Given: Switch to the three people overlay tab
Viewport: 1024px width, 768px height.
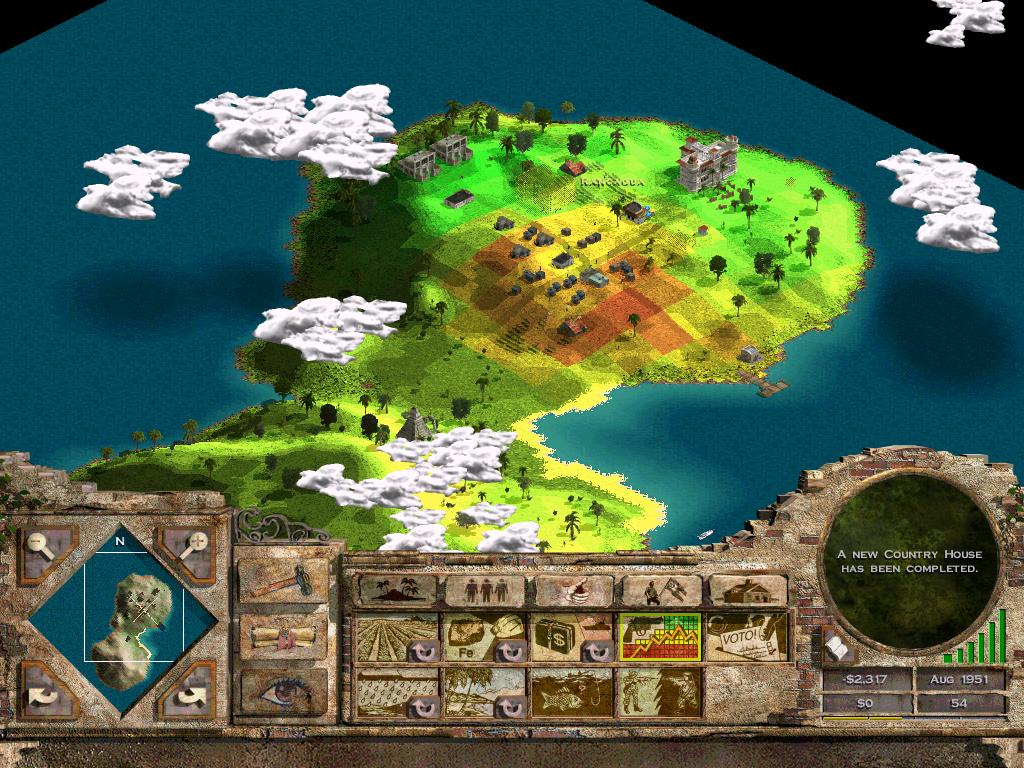Looking at the screenshot, I should click(x=484, y=590).
